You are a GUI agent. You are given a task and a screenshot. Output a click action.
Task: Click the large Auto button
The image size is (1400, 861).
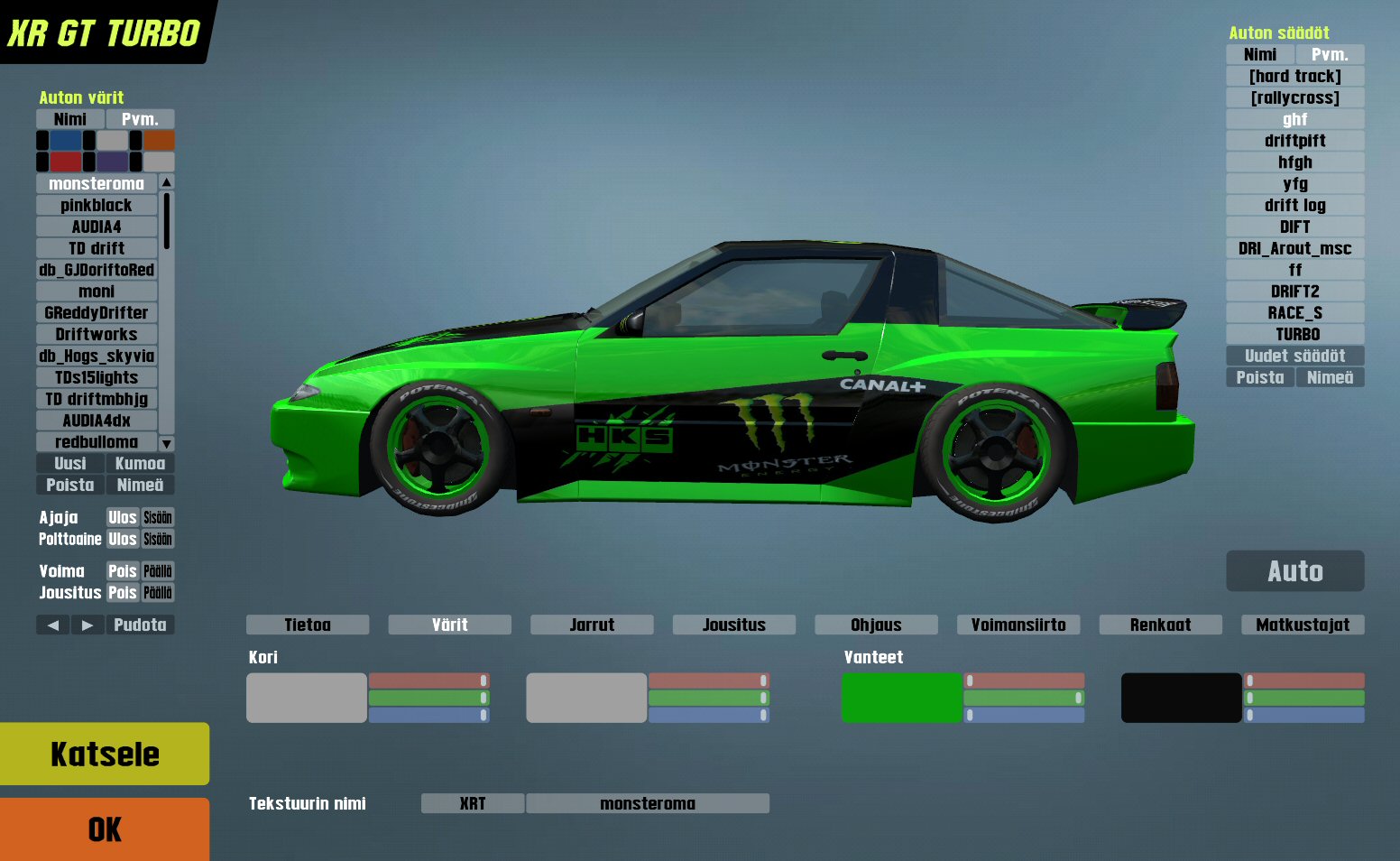pos(1294,571)
